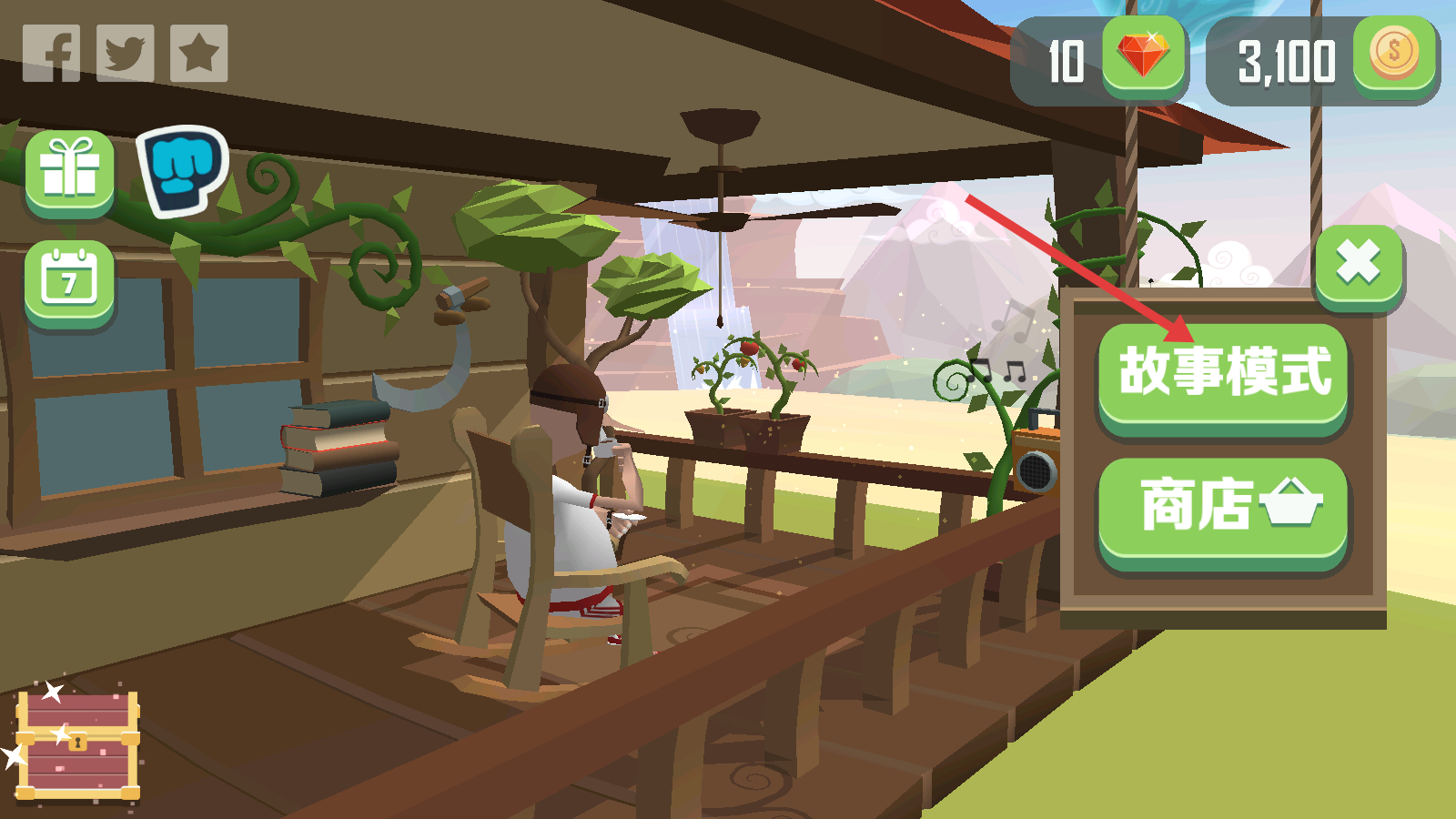Open the sparkling treasure chest
The height and width of the screenshot is (819, 1456).
point(79,746)
